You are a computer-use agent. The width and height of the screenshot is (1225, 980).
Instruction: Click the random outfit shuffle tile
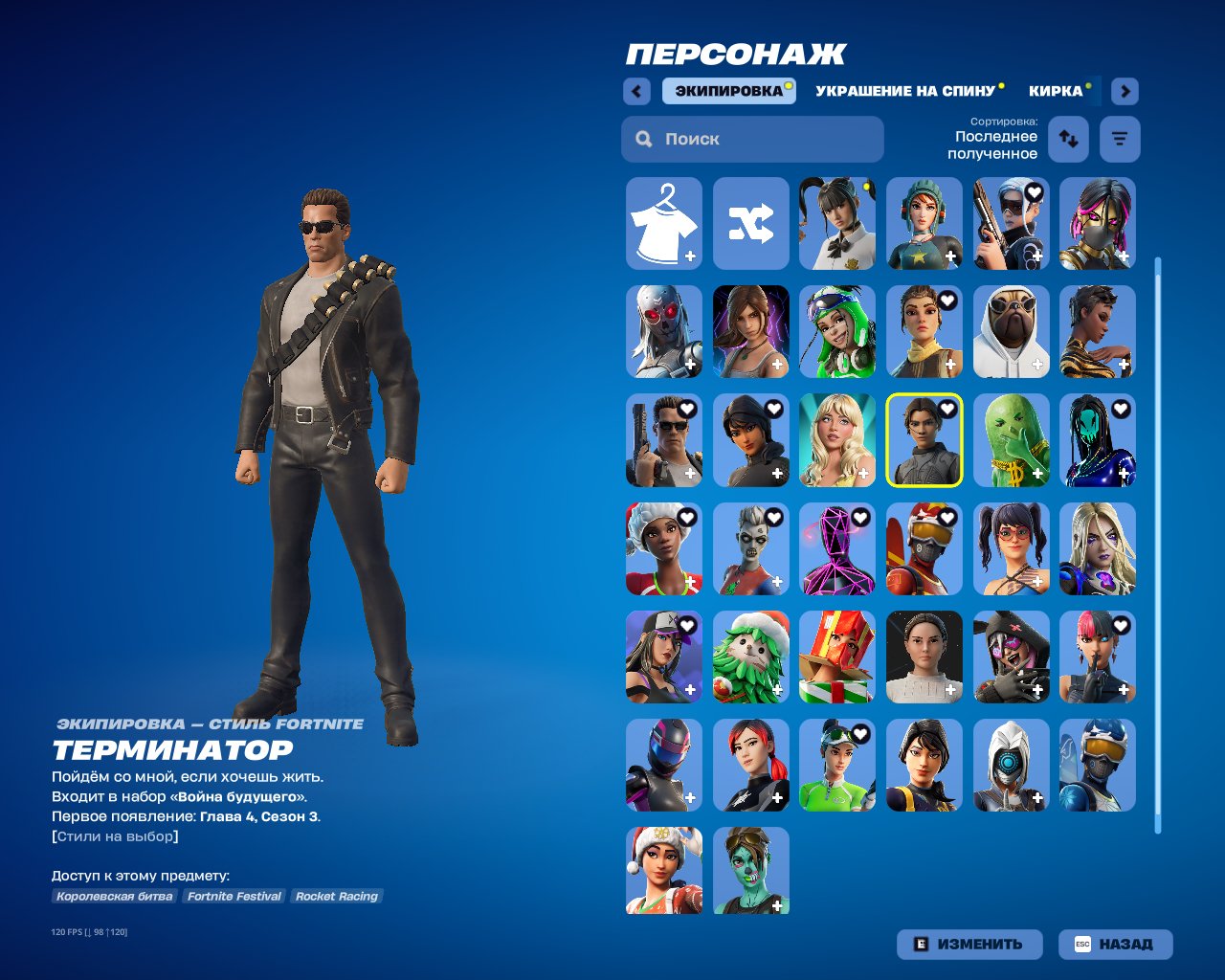(750, 224)
